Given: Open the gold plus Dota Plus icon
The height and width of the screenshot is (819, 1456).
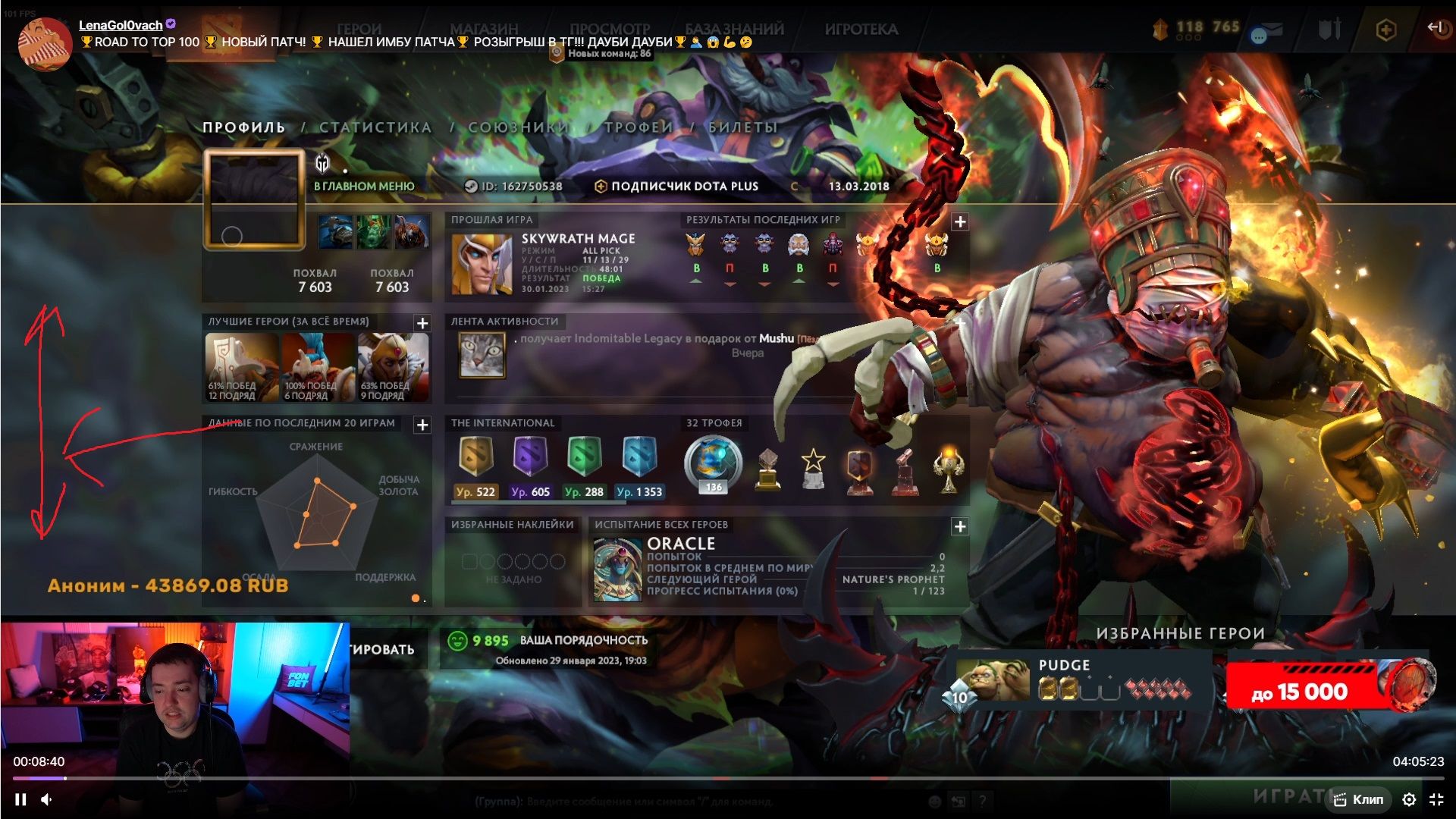Looking at the screenshot, I should pyautogui.click(x=1385, y=30).
